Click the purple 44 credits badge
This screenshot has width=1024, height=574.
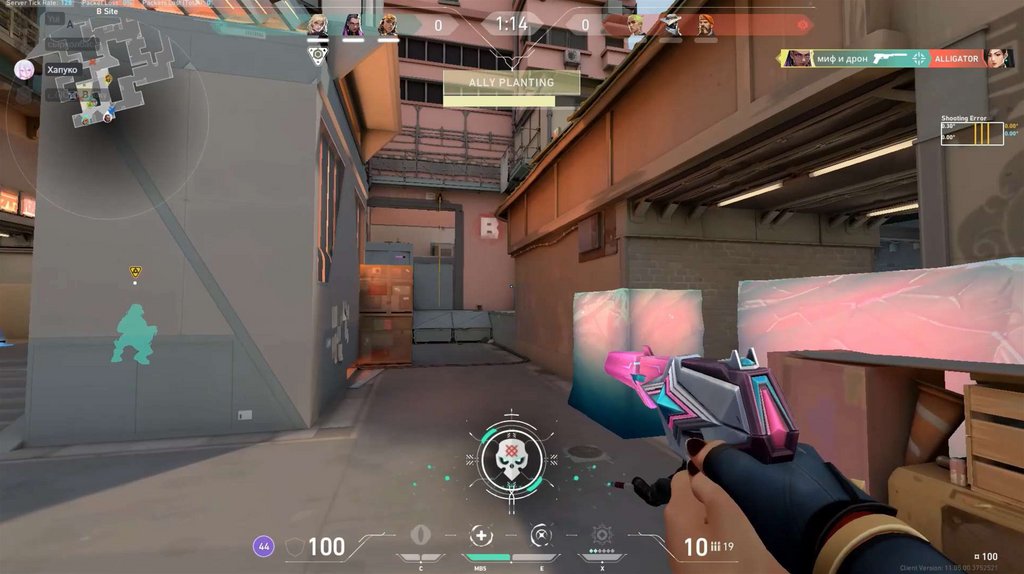point(263,546)
